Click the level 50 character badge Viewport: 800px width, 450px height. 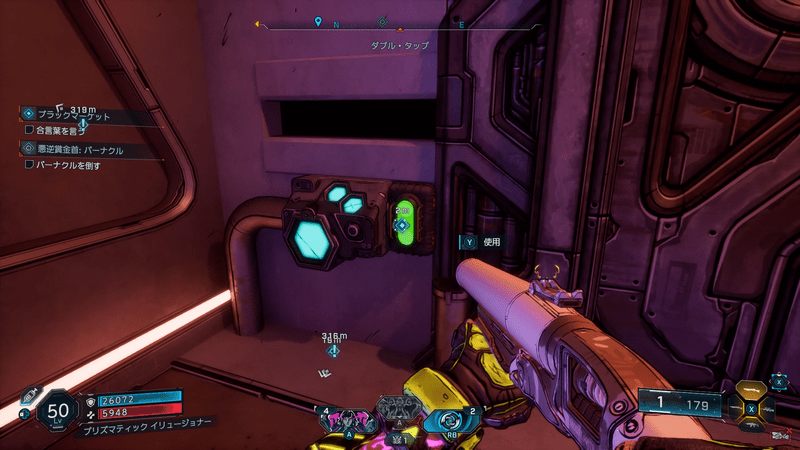click(55, 411)
